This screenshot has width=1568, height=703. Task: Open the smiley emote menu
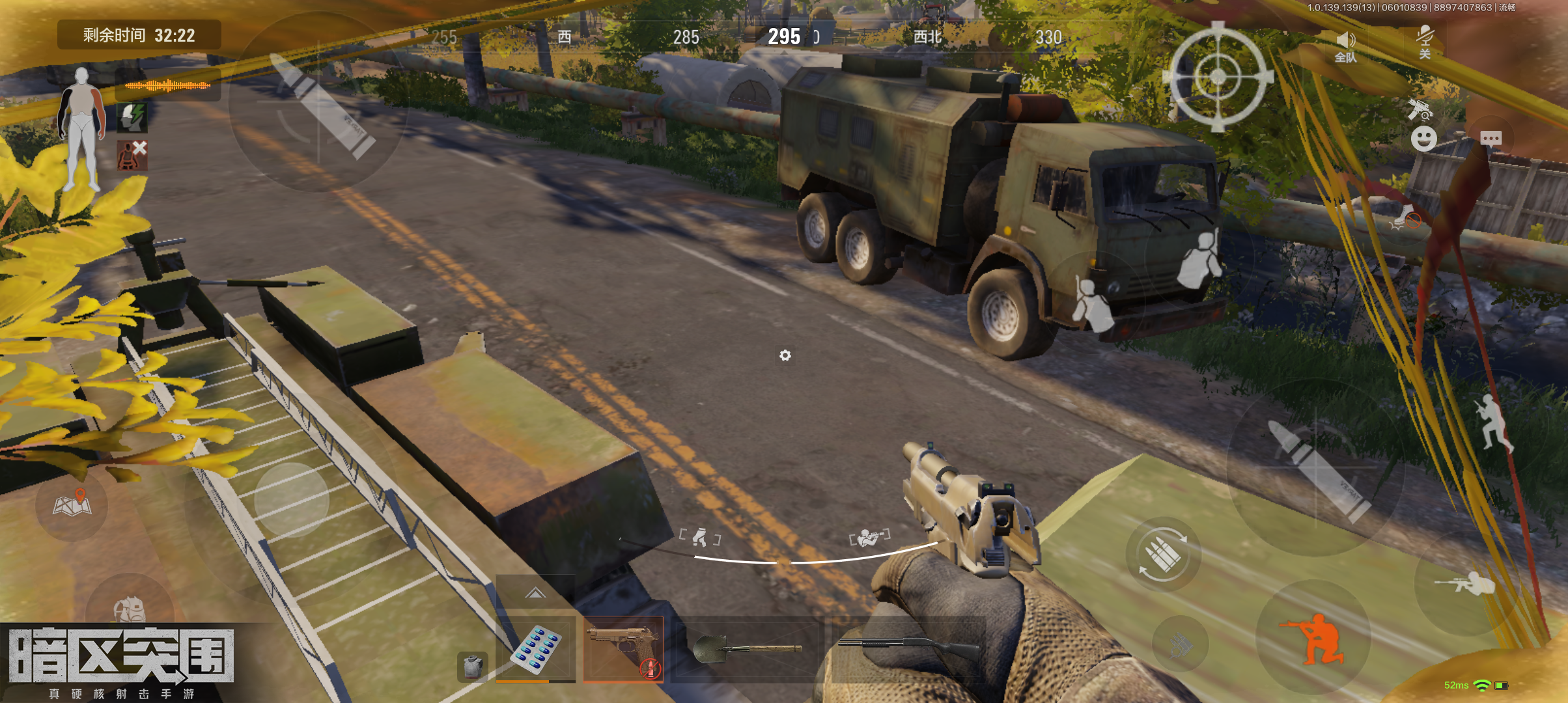coord(1423,139)
